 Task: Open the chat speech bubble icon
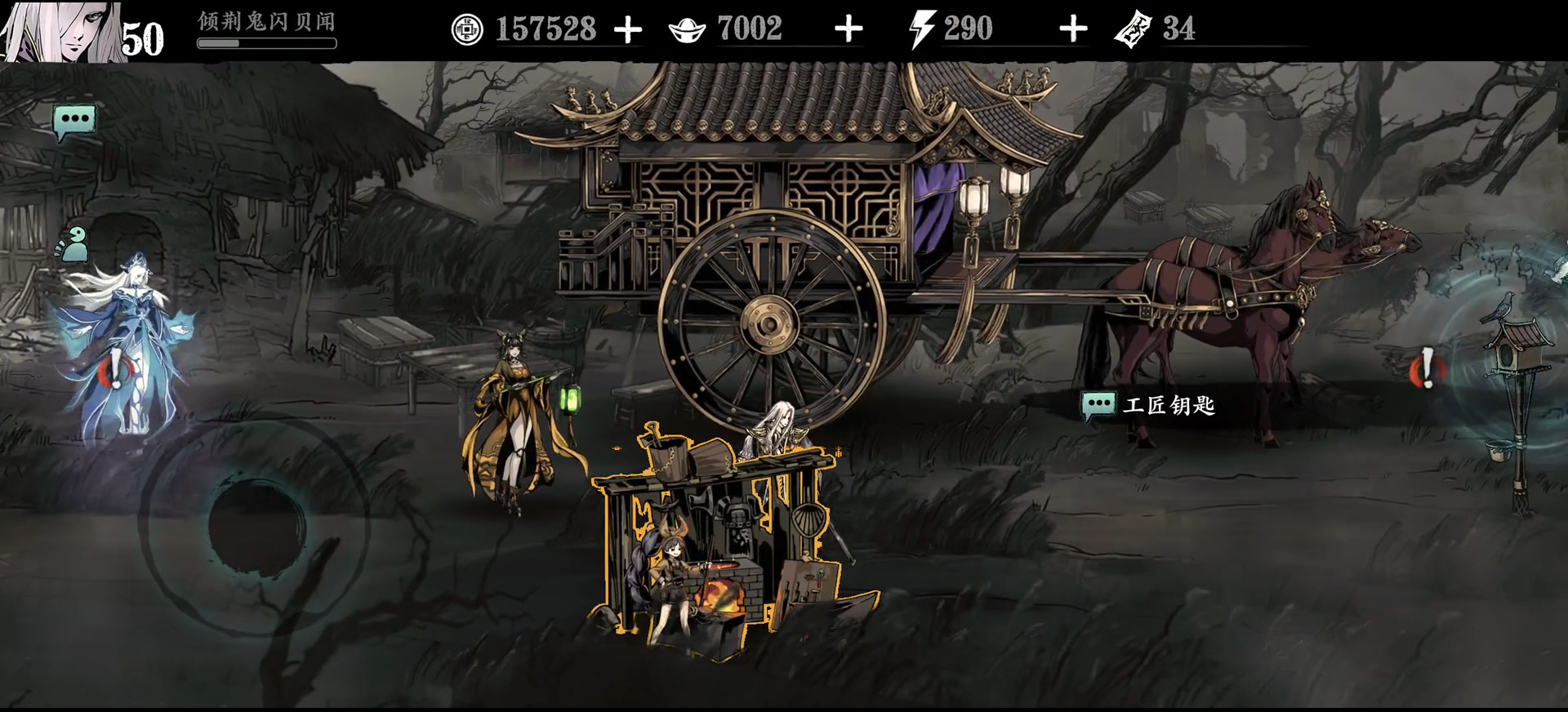point(74,121)
